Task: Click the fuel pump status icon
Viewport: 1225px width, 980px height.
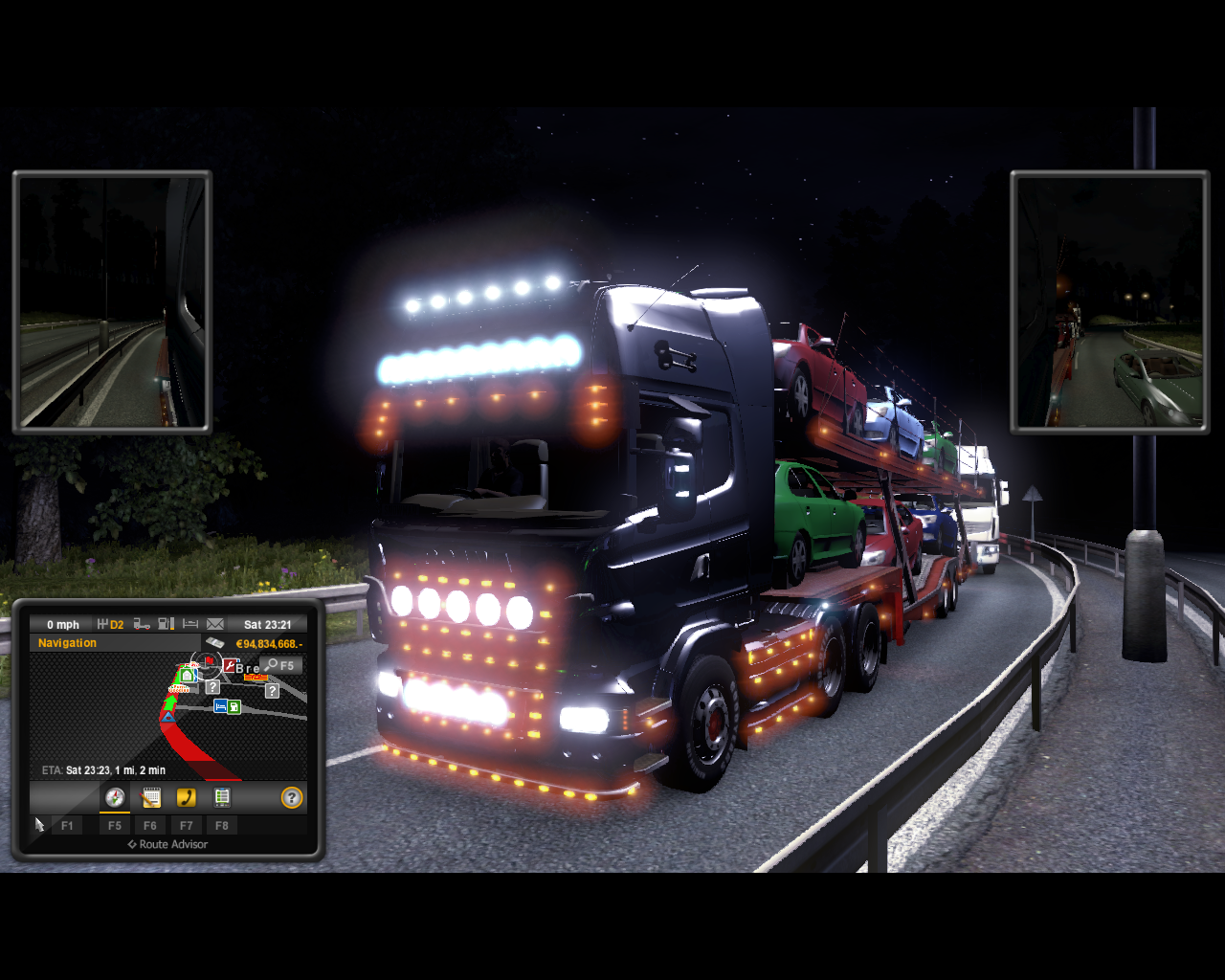Action: pos(166,624)
